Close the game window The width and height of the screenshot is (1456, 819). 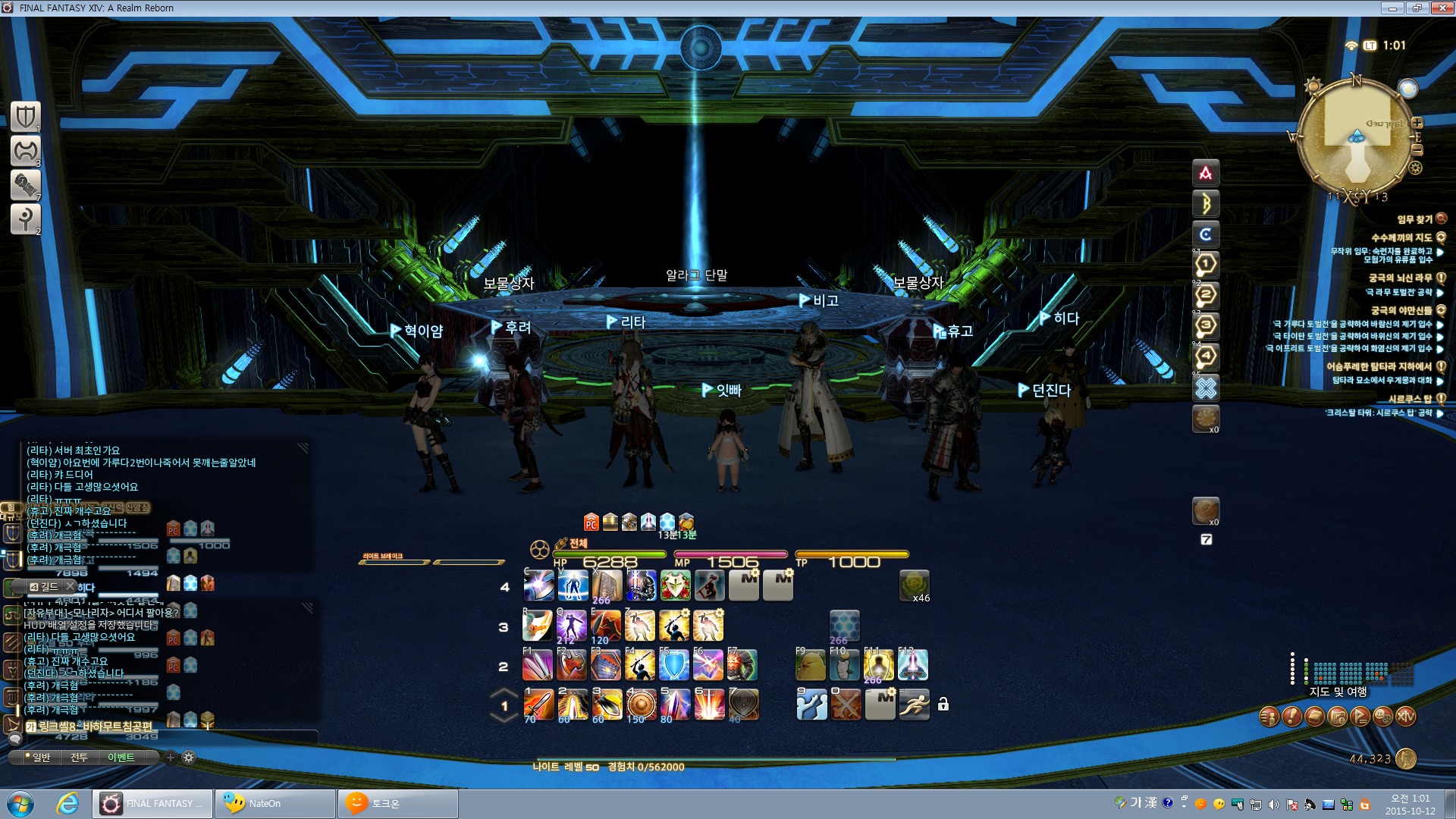point(1442,8)
